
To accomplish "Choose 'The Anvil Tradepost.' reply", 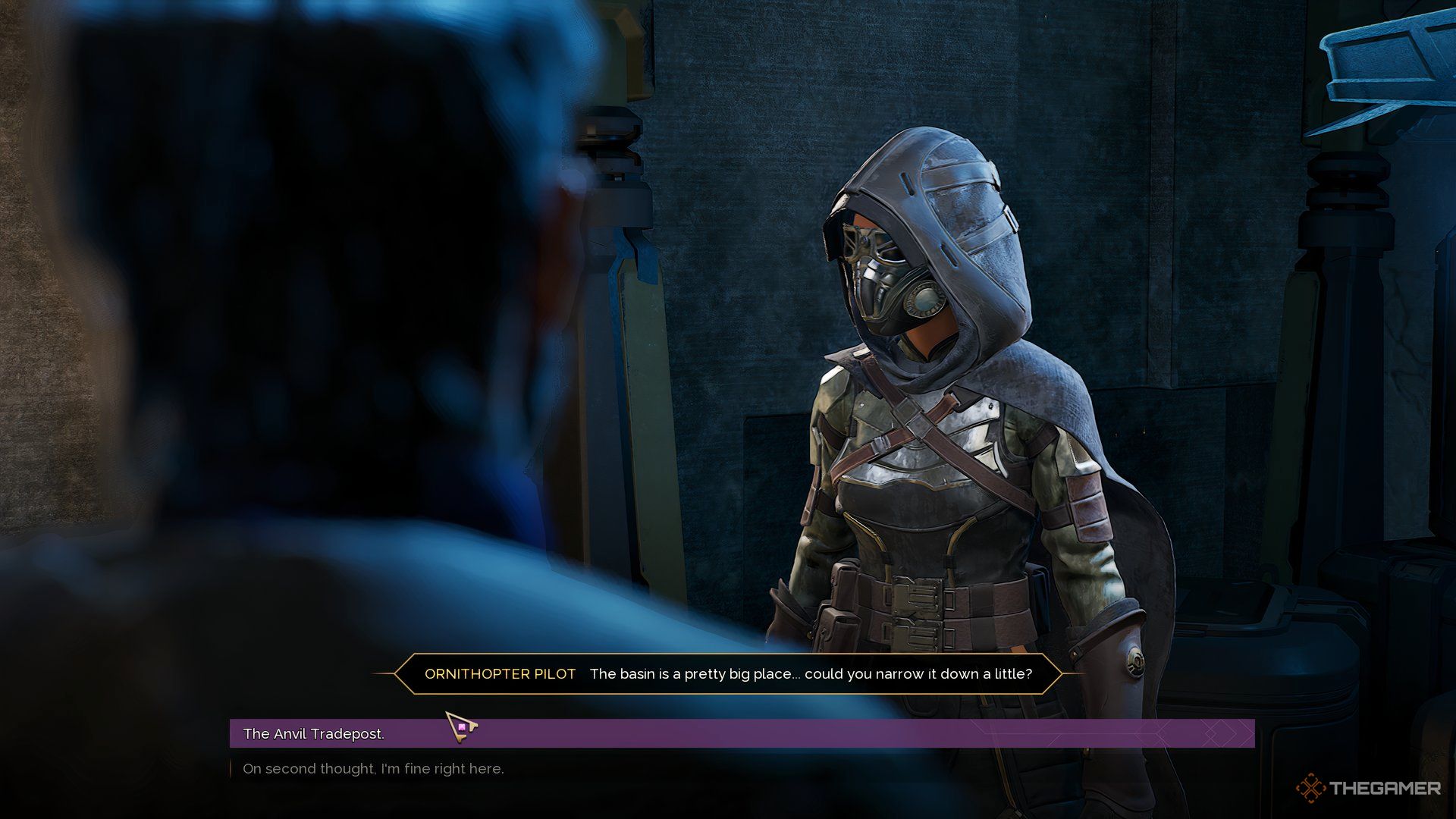I will click(314, 733).
